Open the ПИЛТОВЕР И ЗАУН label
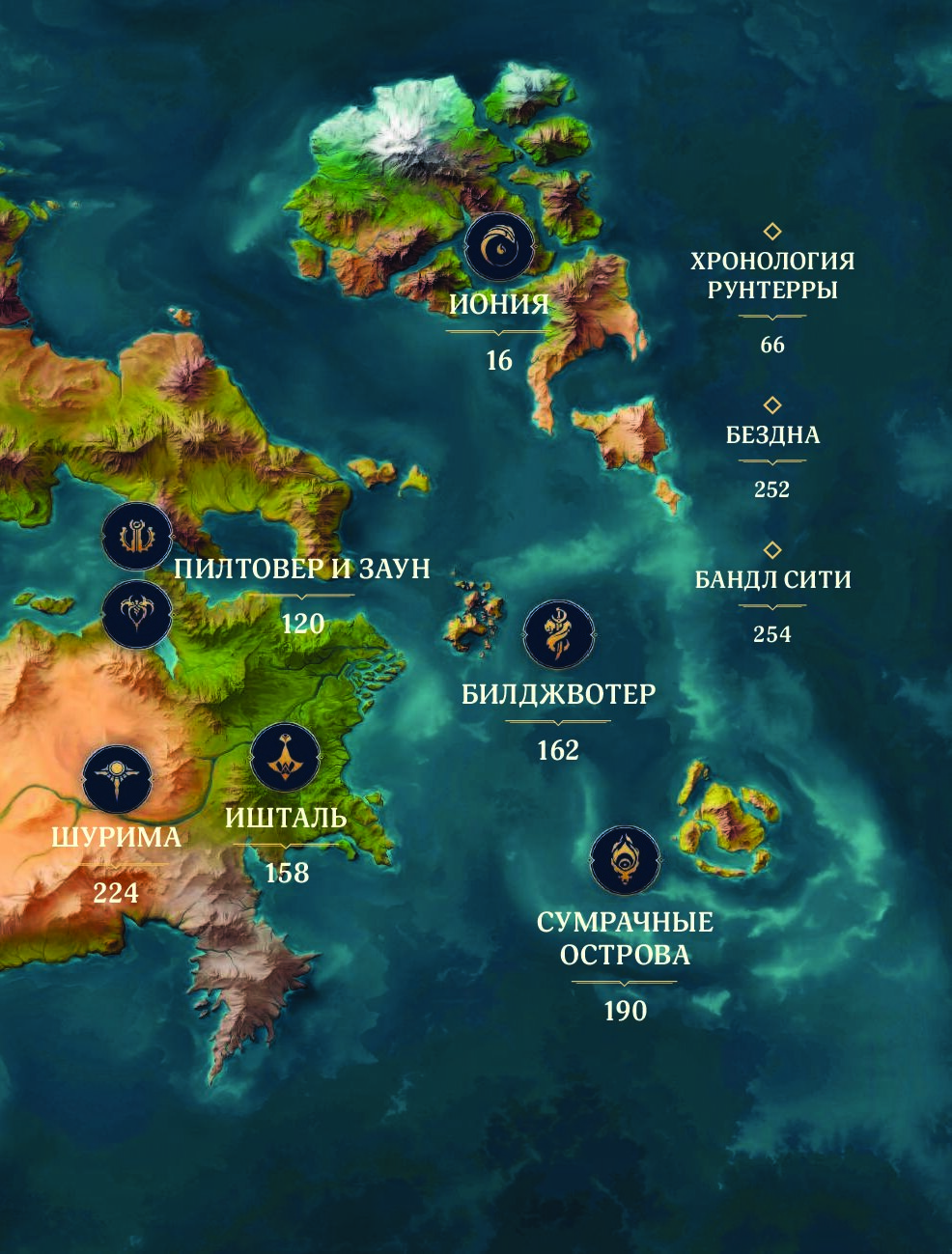The height and width of the screenshot is (1254, 952). [x=302, y=569]
